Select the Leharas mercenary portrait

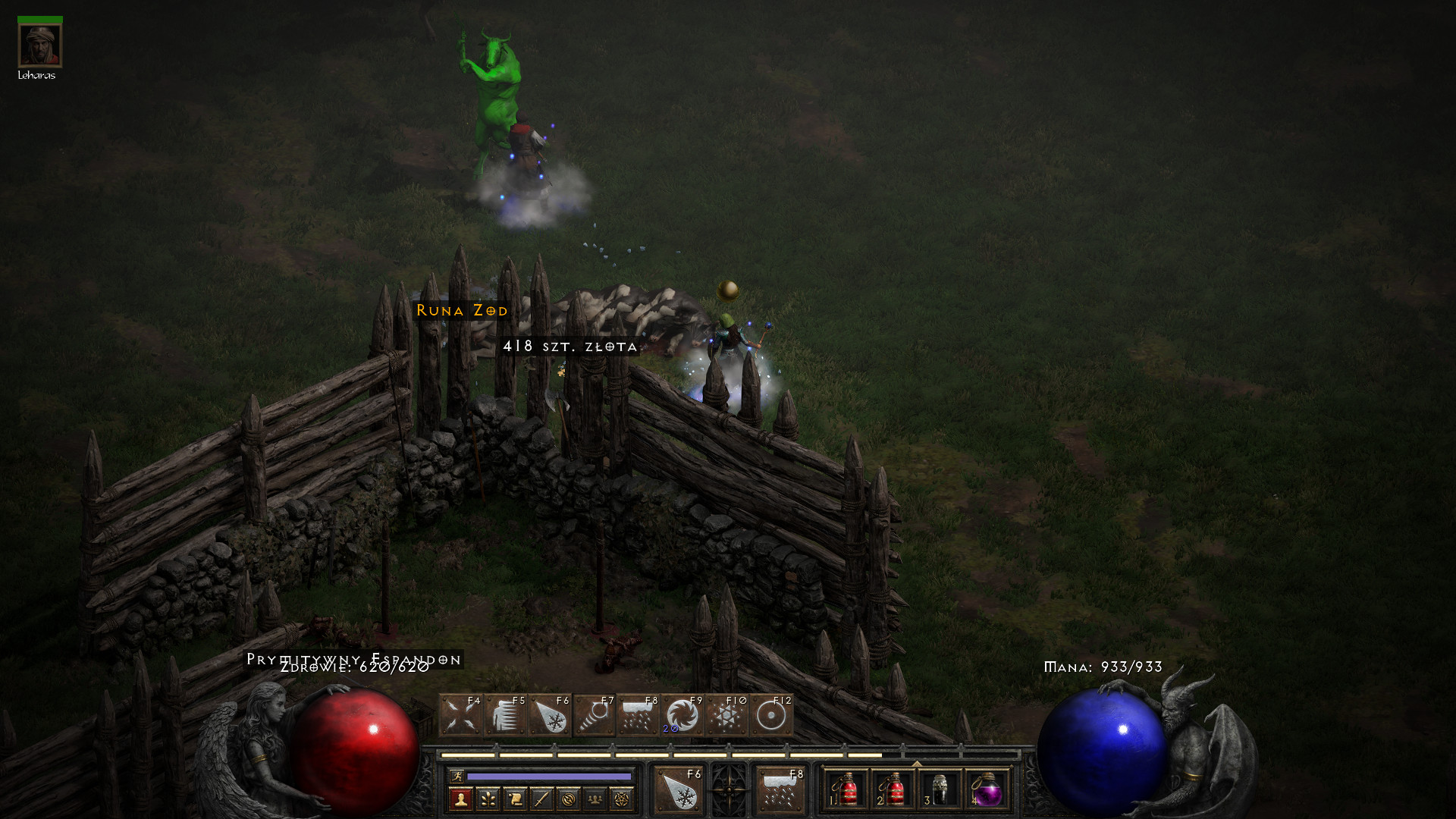[x=39, y=45]
